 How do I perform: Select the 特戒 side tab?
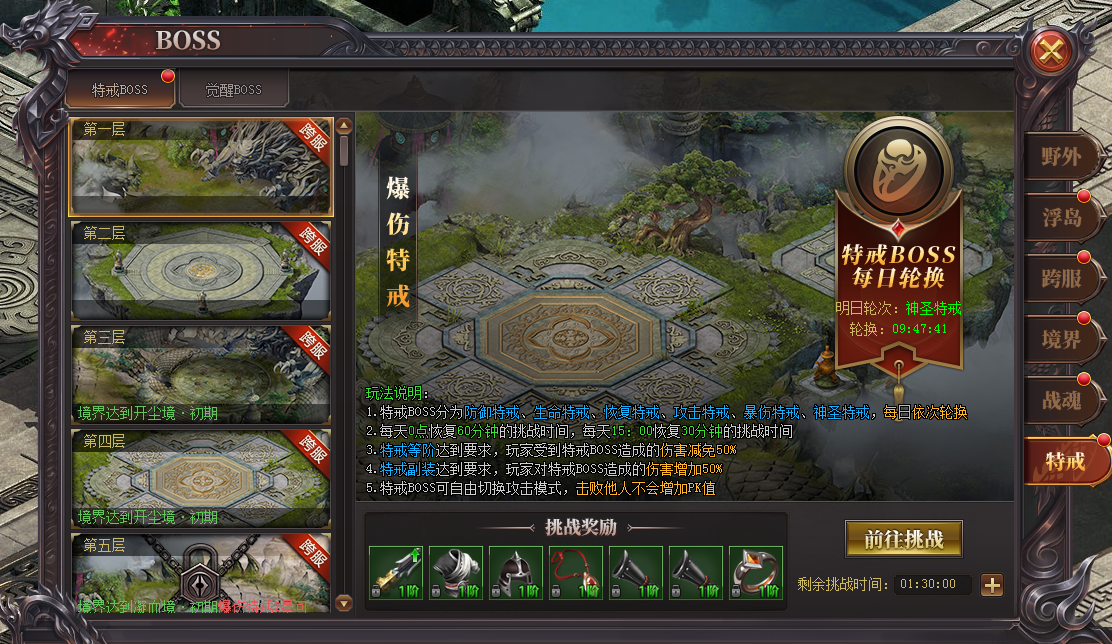(1064, 461)
